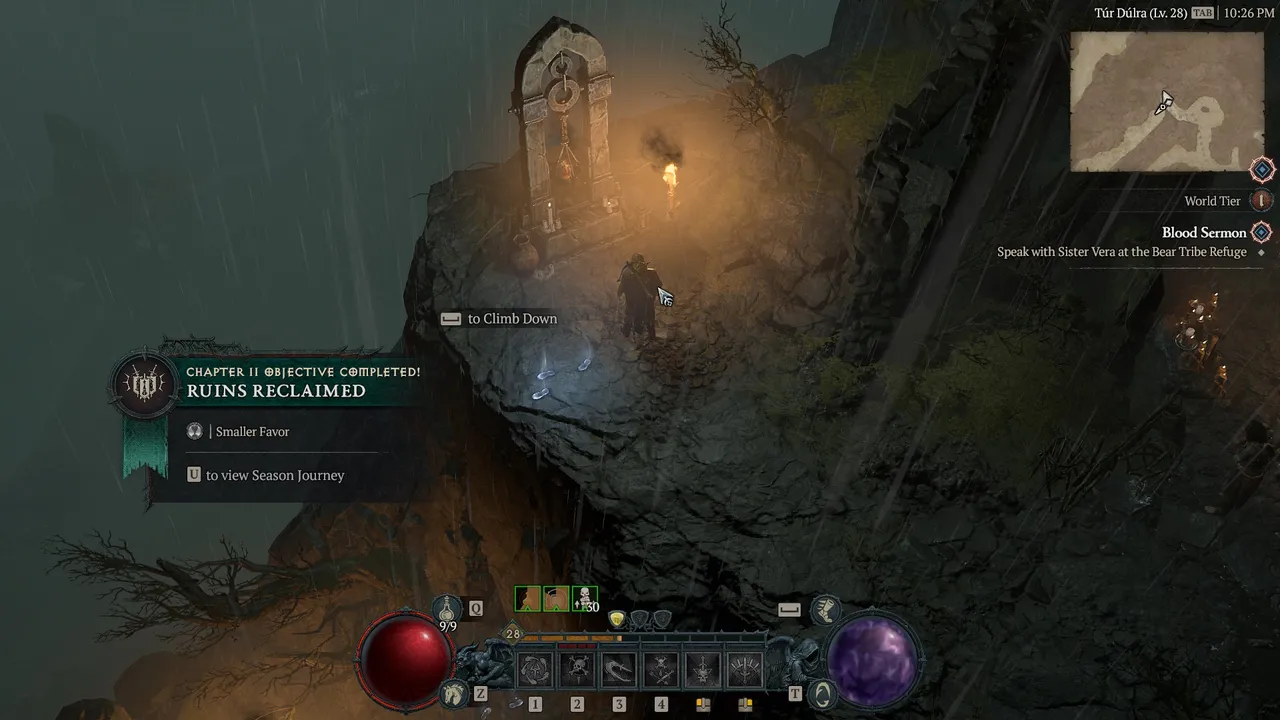Use the healing potion icon
Image resolution: width=1280 pixels, height=720 pixels.
(448, 607)
